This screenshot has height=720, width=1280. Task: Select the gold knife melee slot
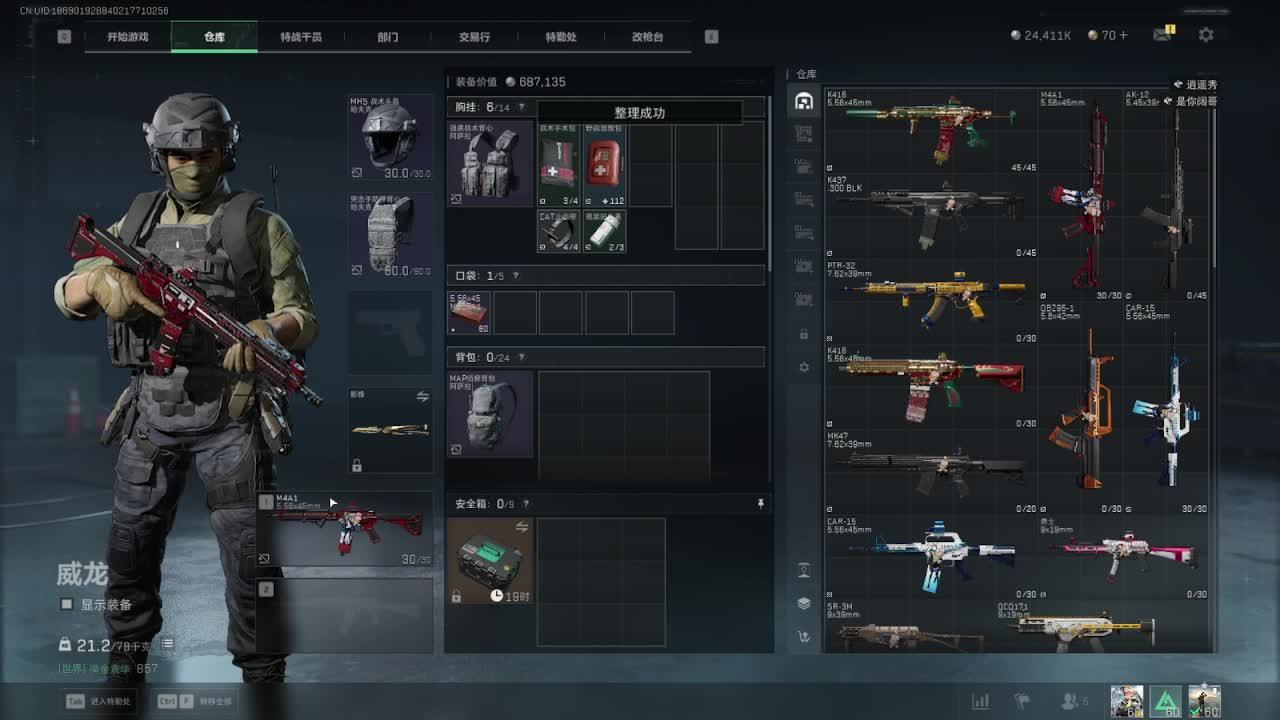point(390,430)
